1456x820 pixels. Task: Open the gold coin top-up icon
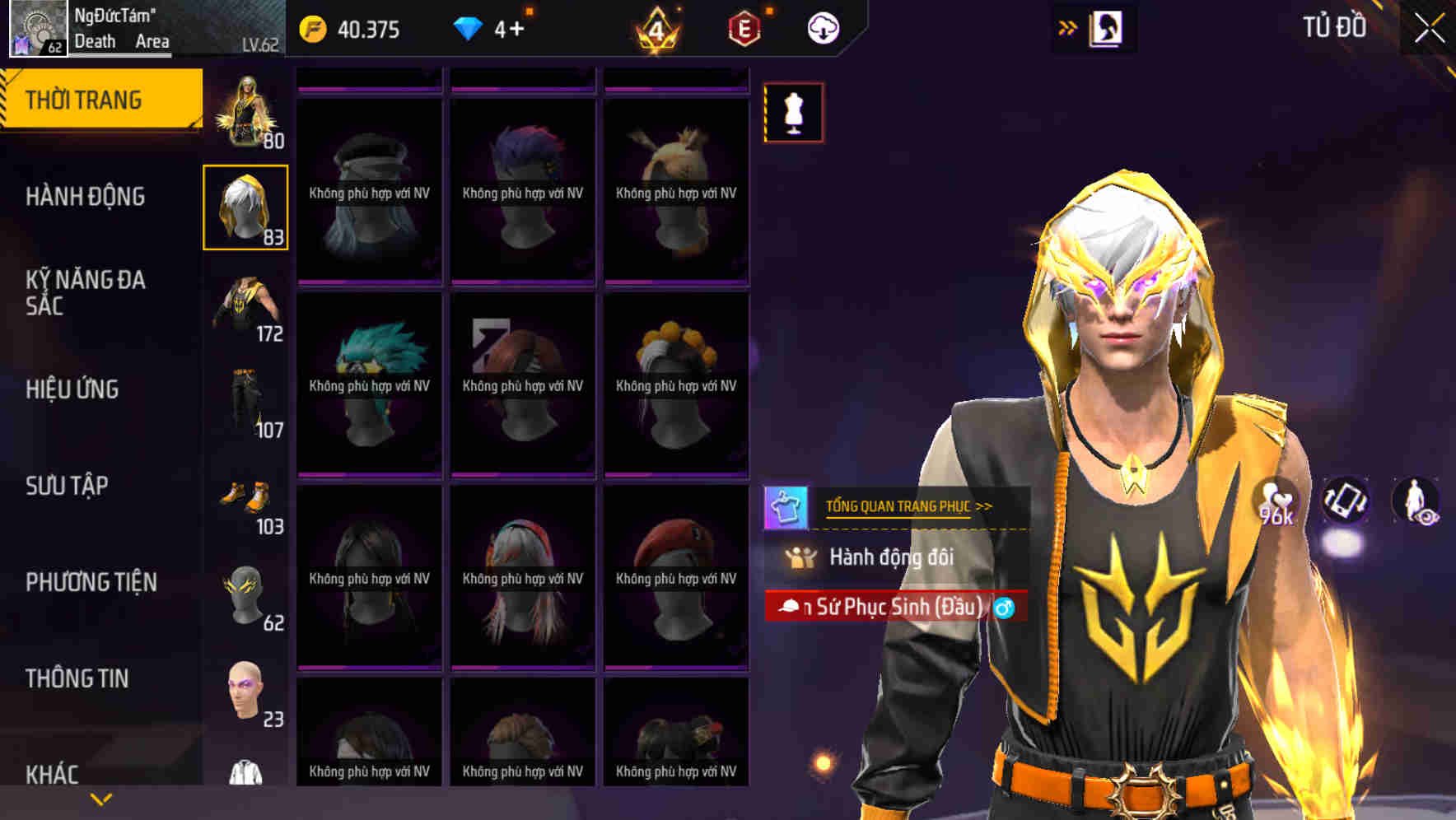click(315, 29)
